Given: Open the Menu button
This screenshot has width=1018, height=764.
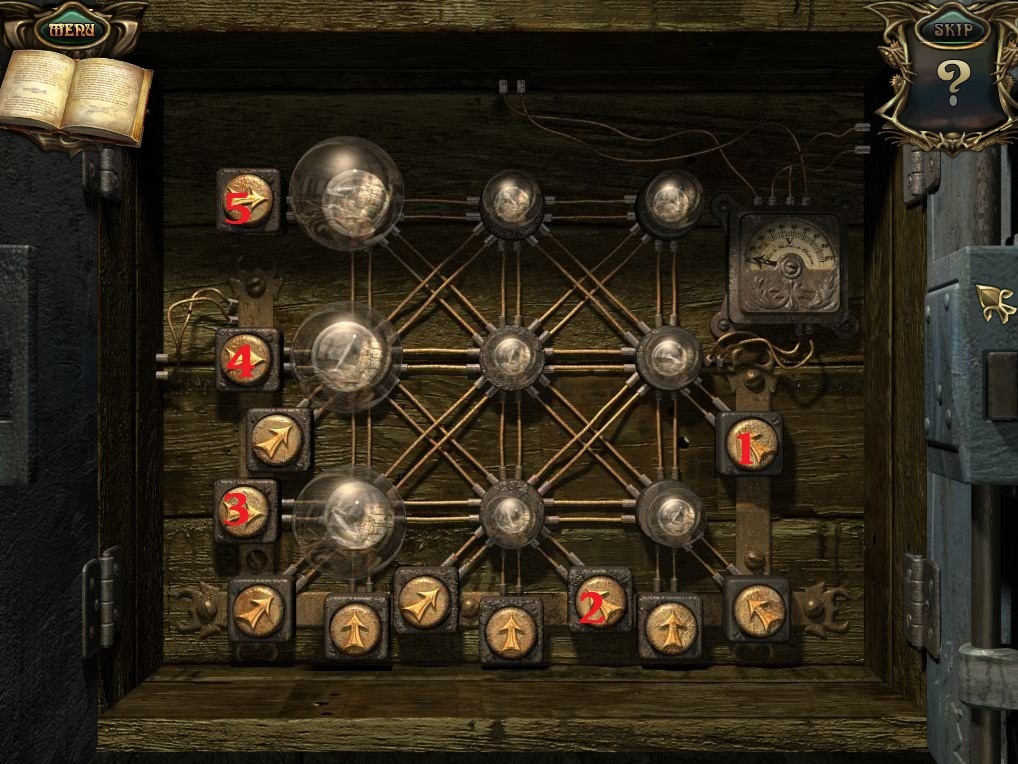Looking at the screenshot, I should [x=72, y=28].
